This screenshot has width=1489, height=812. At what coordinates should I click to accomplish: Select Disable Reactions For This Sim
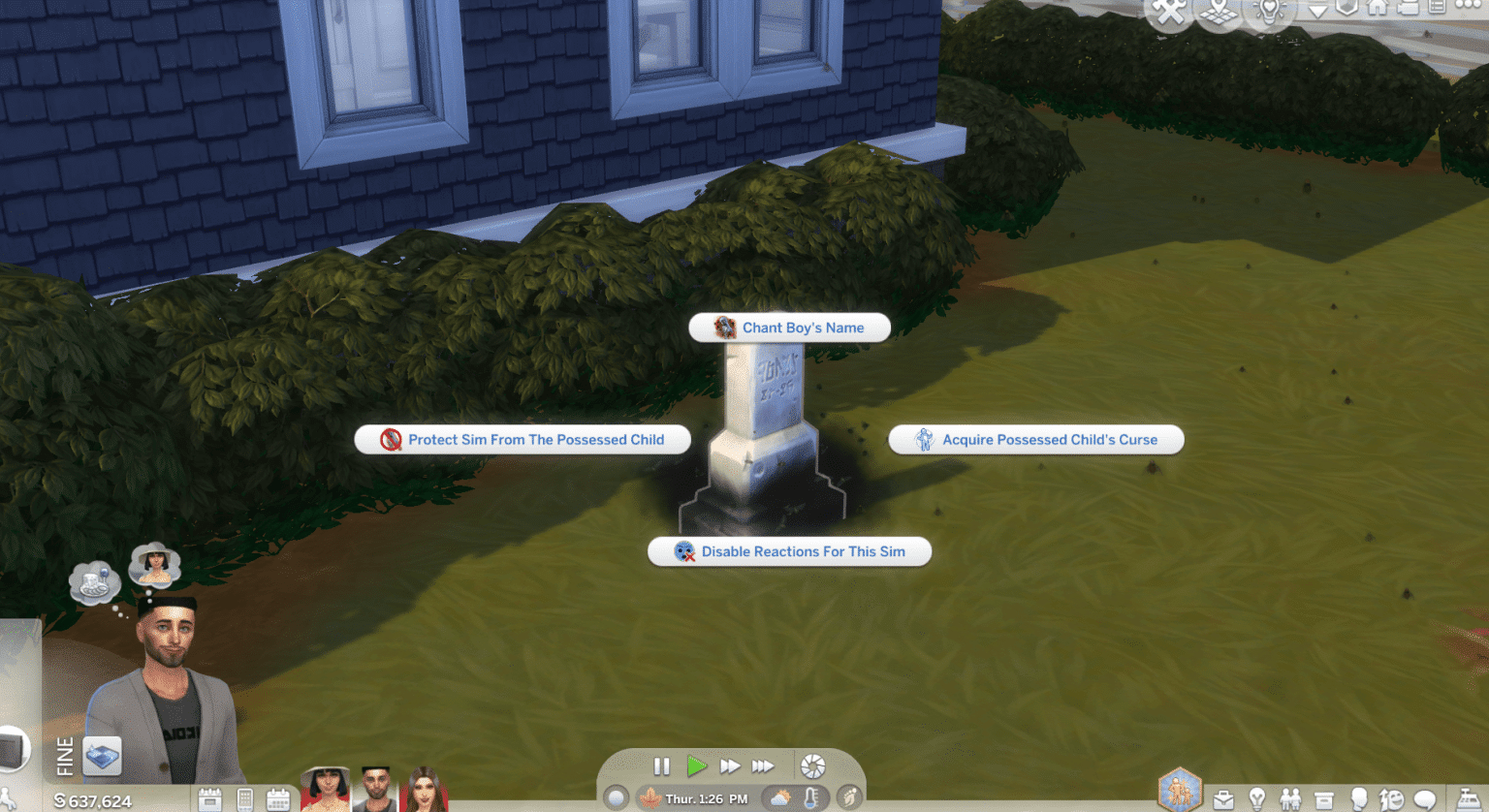point(789,551)
